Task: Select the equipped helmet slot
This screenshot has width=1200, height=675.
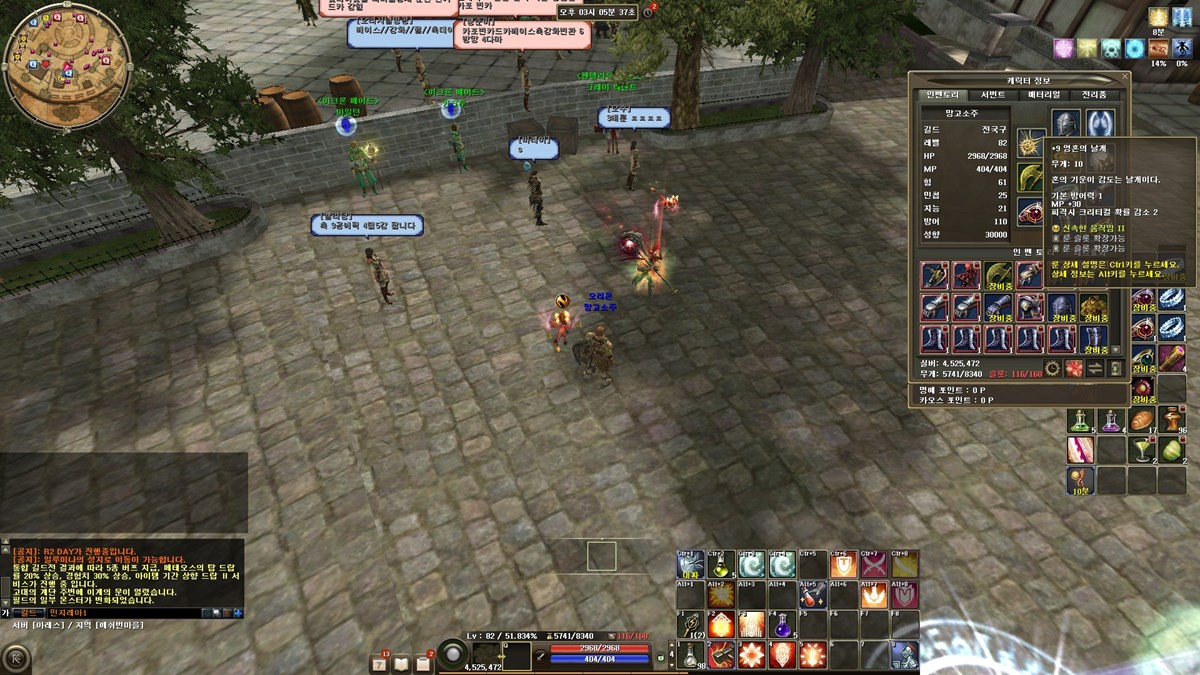Action: [1065, 123]
